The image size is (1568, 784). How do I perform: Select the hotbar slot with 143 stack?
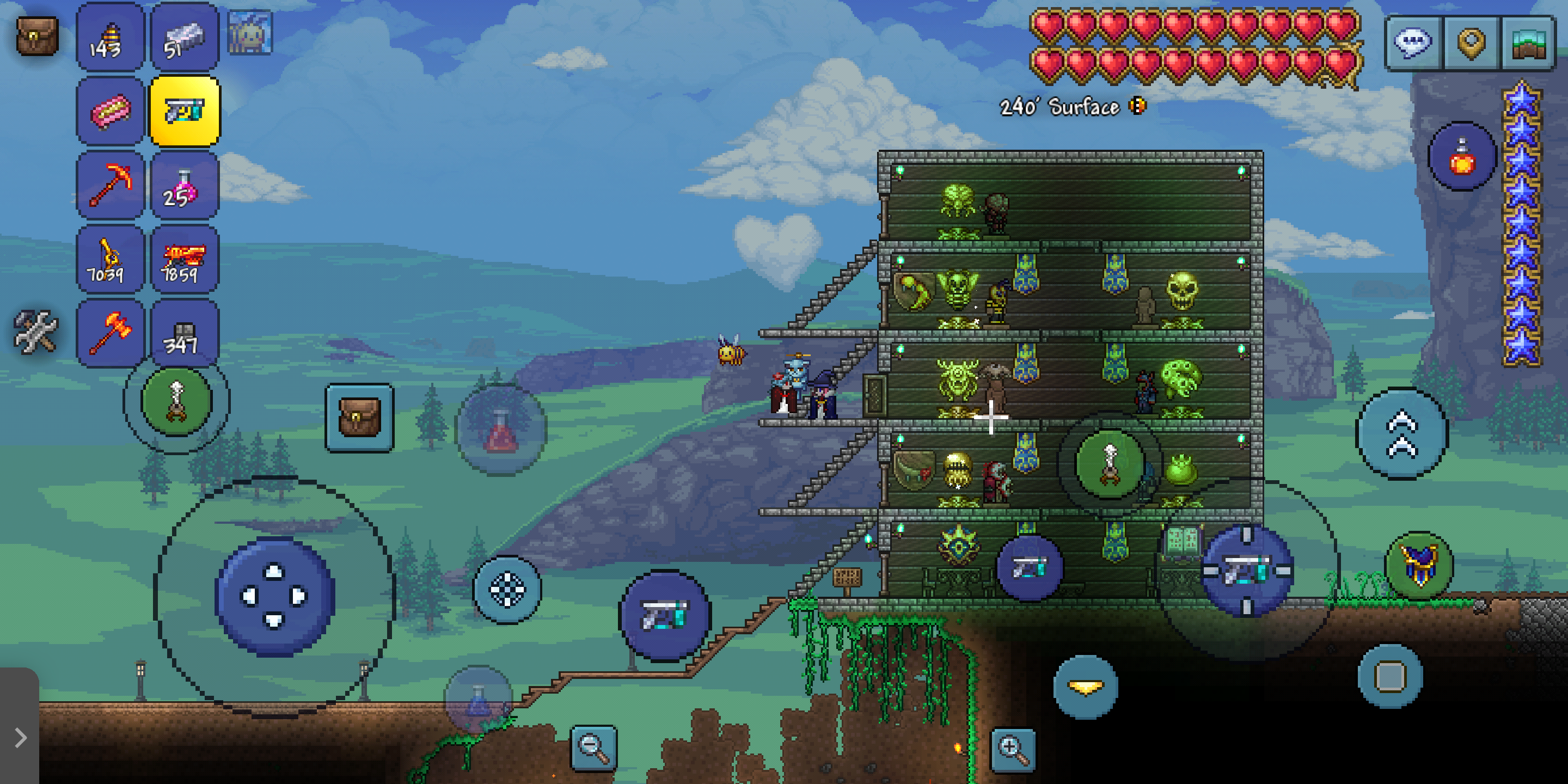110,38
